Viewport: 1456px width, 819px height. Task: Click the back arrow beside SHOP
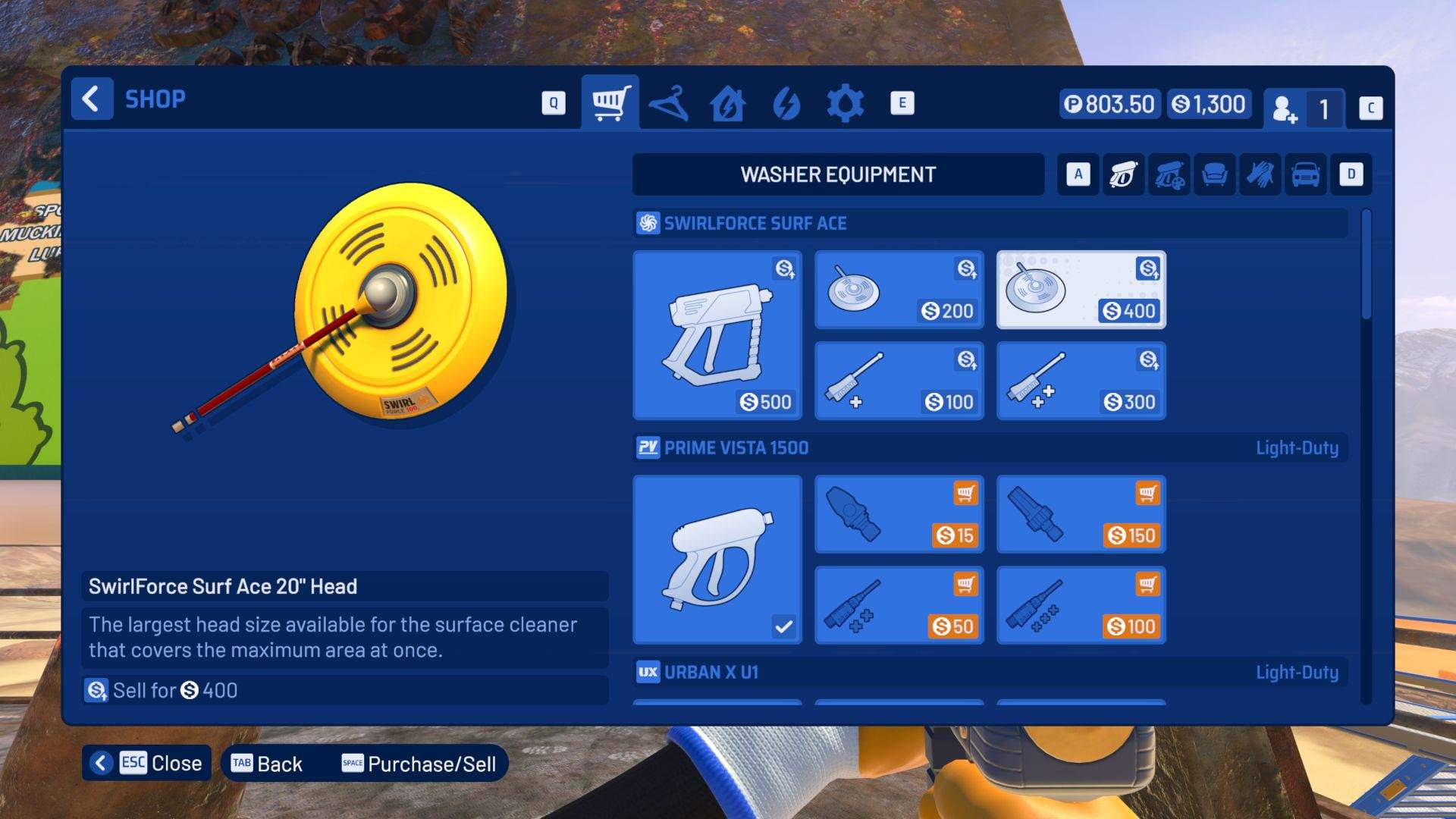[x=92, y=98]
